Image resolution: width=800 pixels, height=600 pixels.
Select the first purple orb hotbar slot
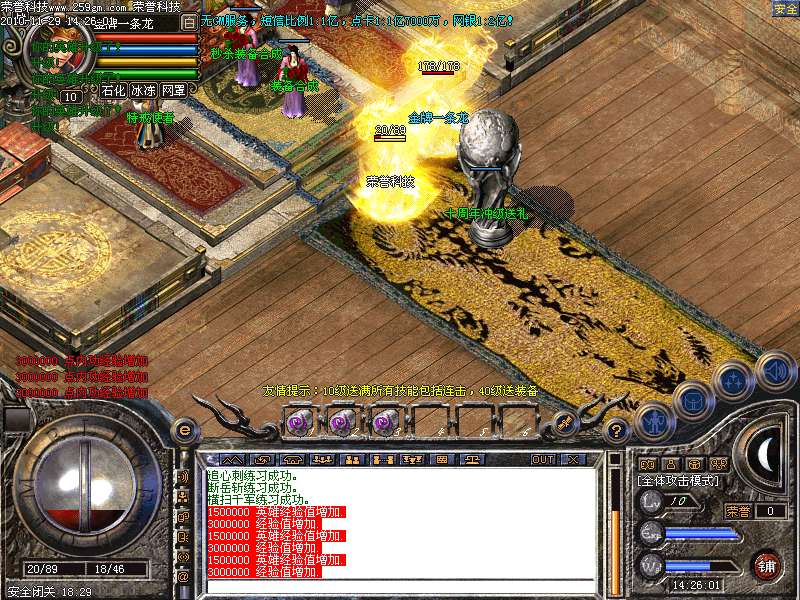(300, 422)
